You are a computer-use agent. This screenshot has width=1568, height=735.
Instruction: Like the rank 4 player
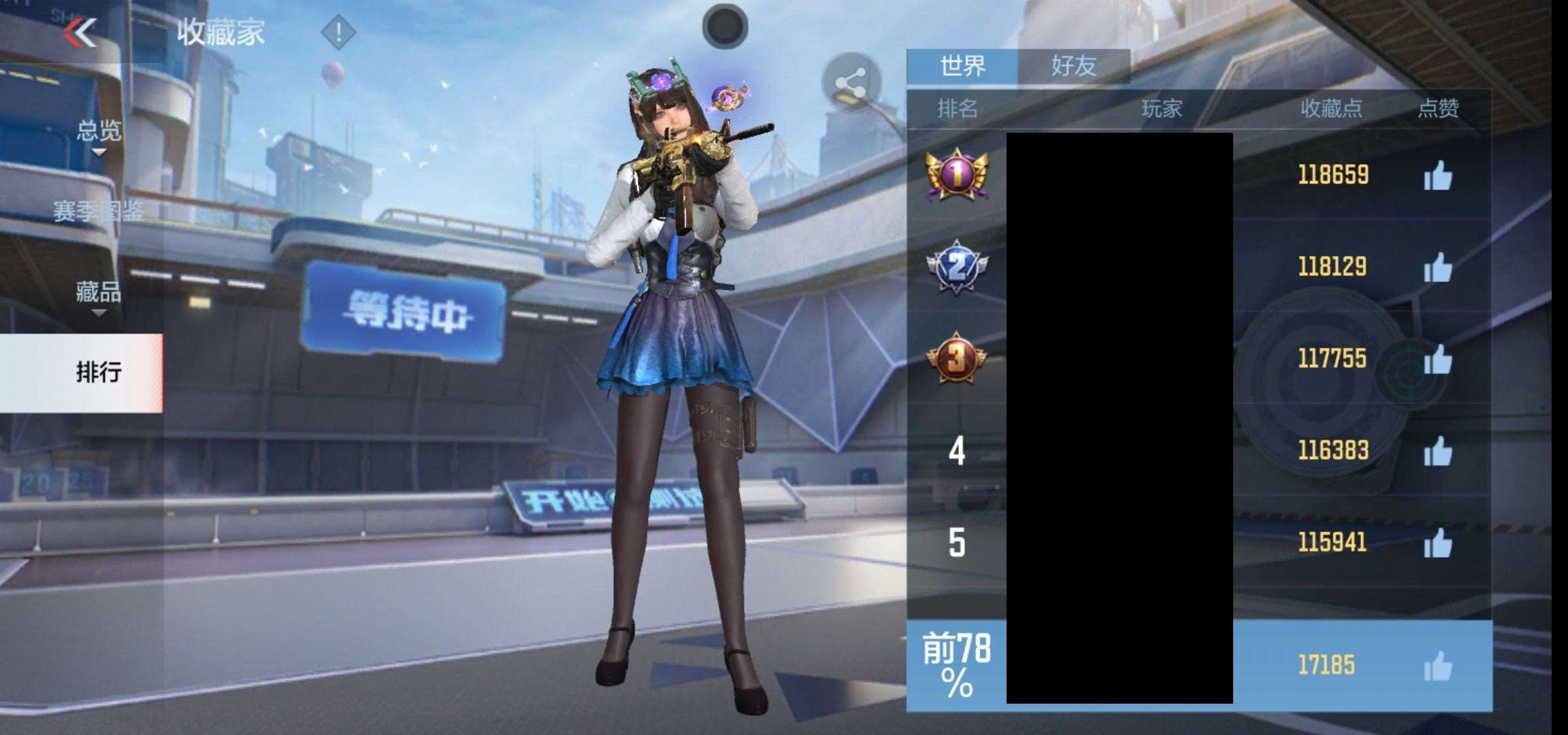pos(1437,451)
